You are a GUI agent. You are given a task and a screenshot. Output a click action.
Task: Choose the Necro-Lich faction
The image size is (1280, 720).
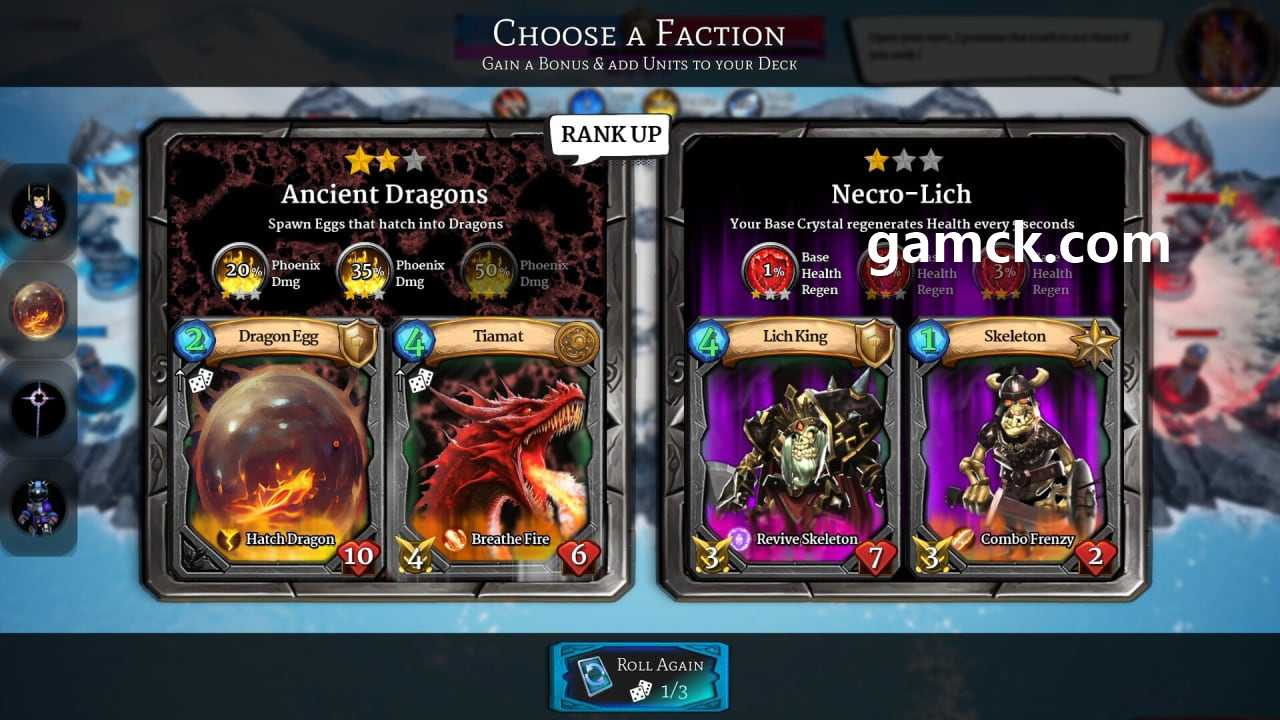click(901, 194)
